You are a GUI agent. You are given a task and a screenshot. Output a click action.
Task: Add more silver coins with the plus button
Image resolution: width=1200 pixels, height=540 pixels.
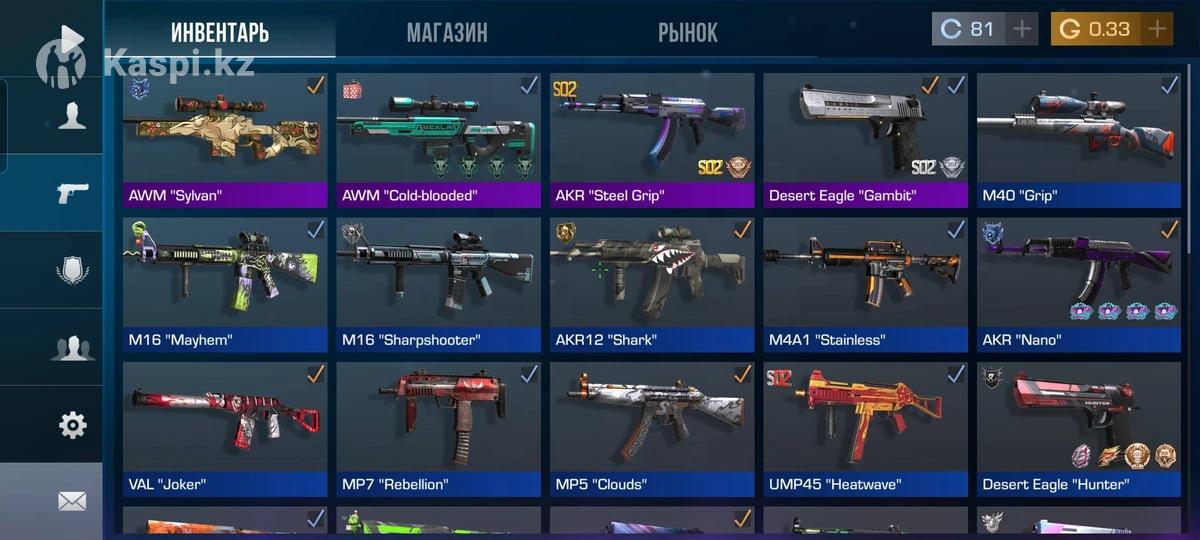1021,29
